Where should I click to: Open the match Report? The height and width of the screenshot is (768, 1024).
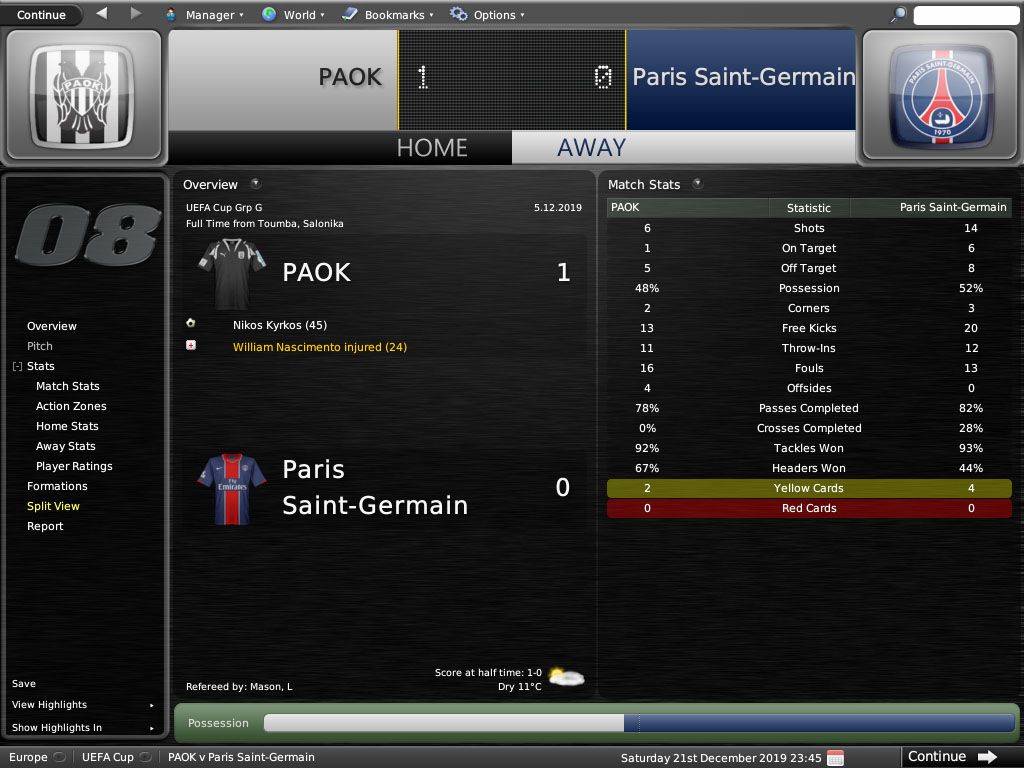tap(45, 526)
